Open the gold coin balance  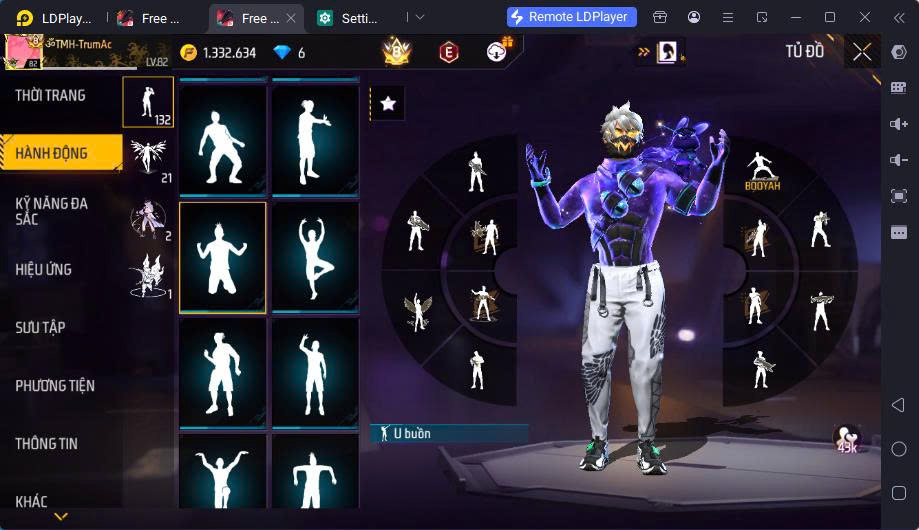[218, 53]
